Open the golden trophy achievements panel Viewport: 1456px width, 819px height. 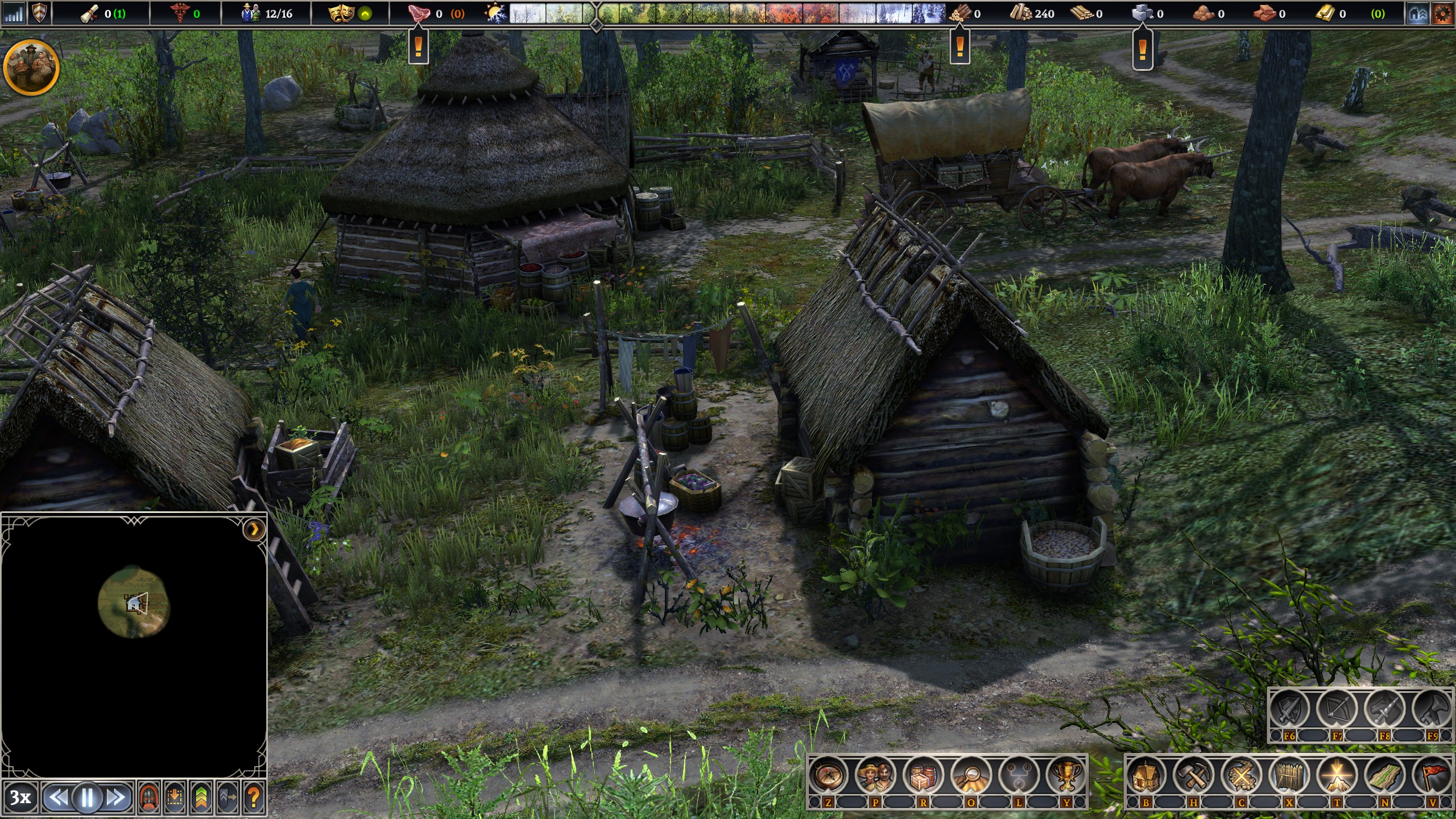tap(1066, 775)
